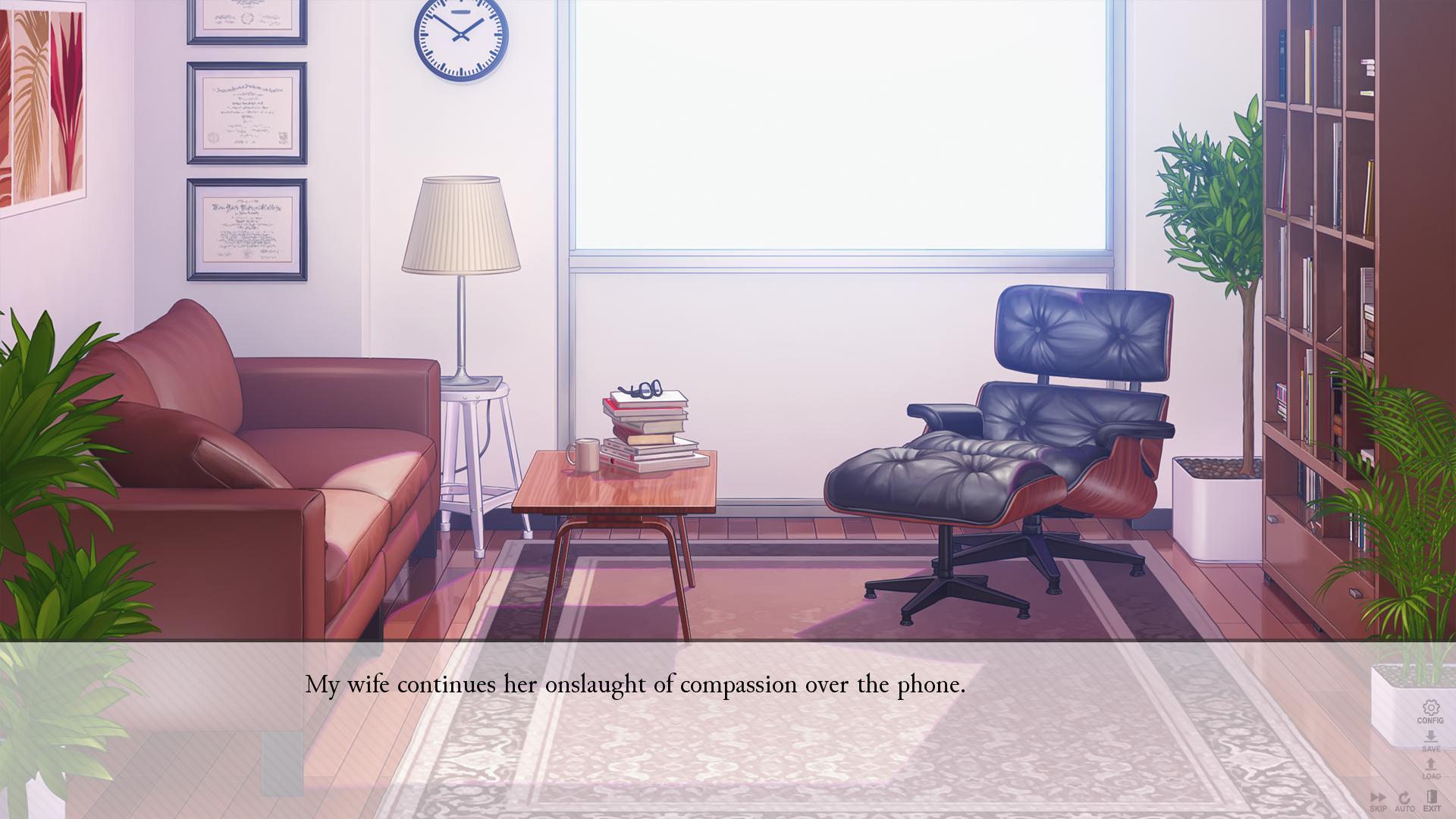
Task: Click the LOAD label text
Action: (x=1430, y=775)
